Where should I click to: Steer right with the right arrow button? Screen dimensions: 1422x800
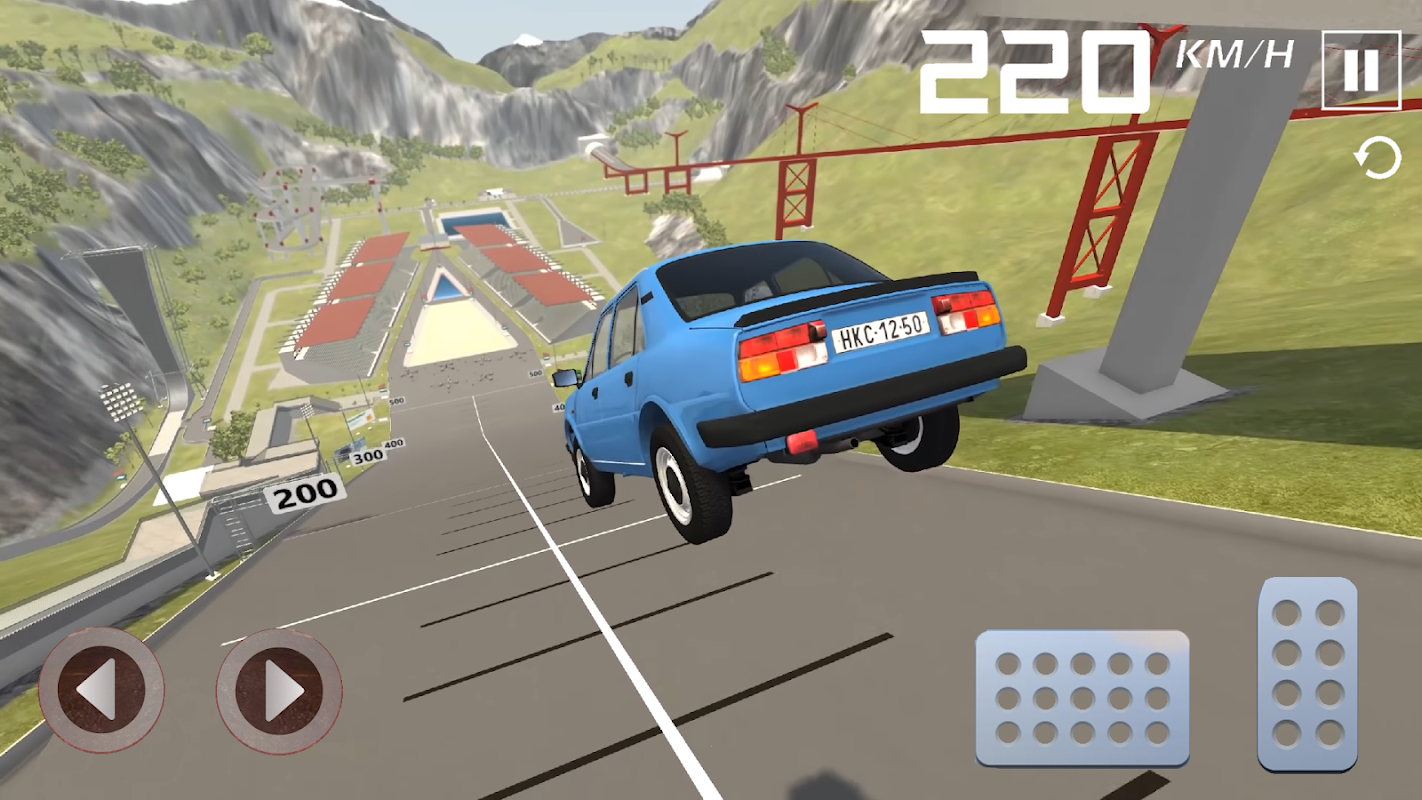(x=279, y=690)
